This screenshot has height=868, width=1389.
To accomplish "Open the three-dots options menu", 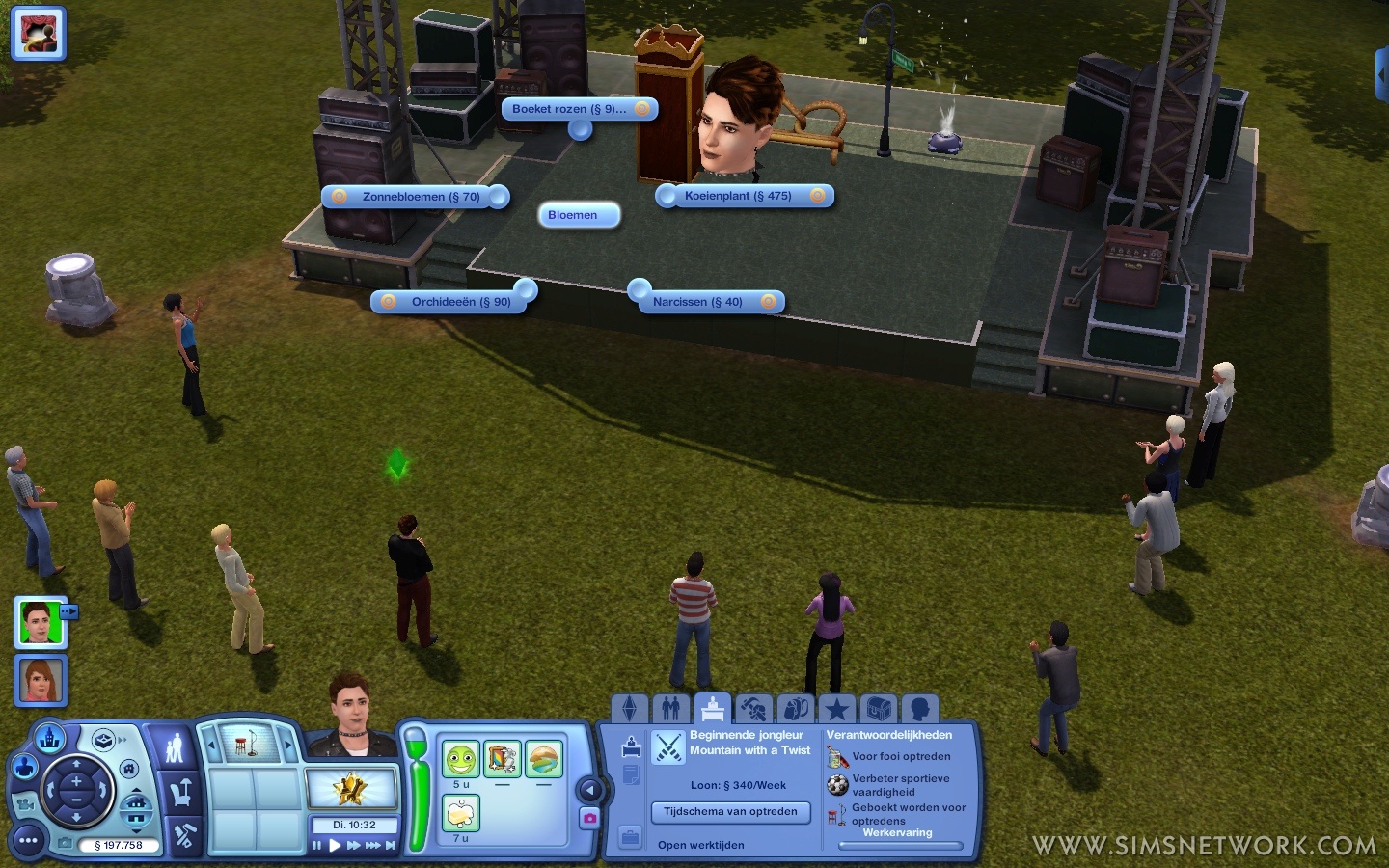I will [x=28, y=841].
